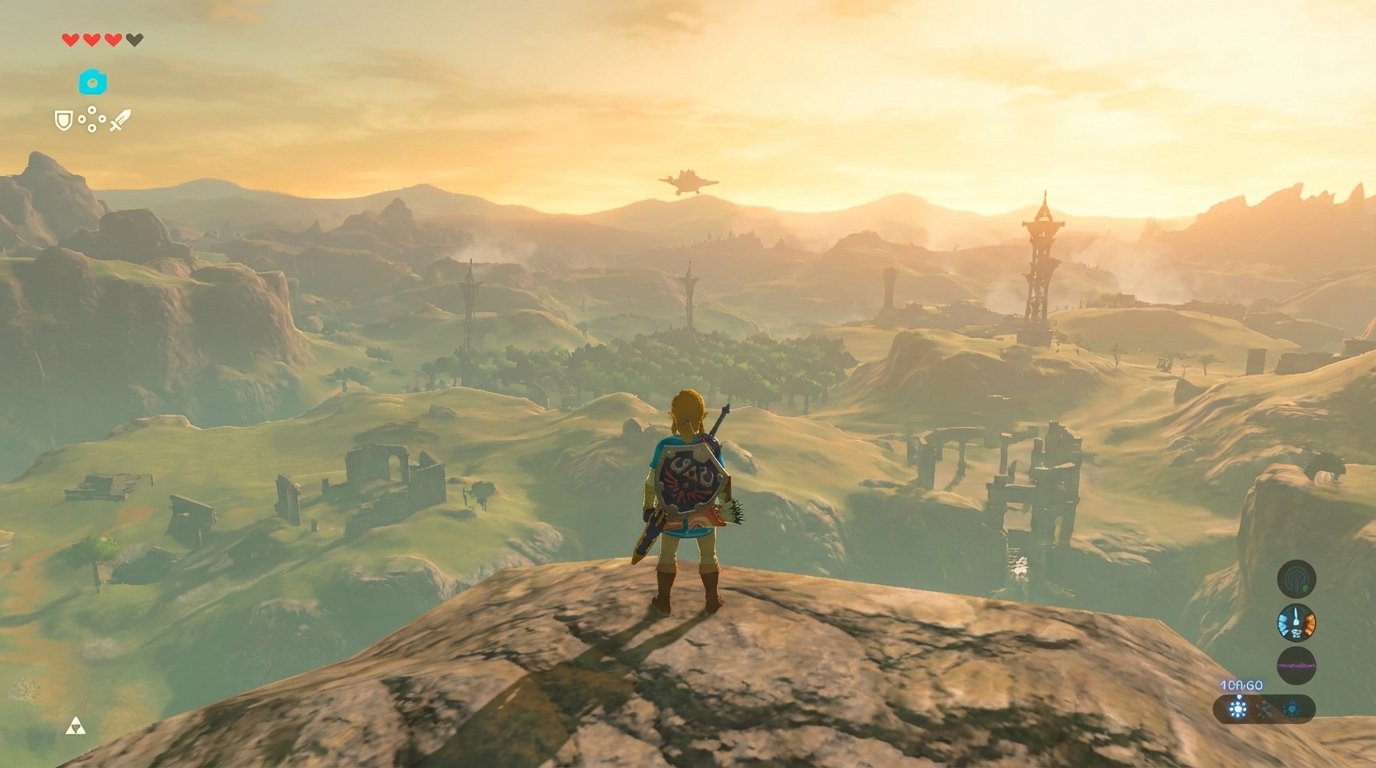1376x768 pixels.
Task: Click the d-pad left dot
Action: click(x=82, y=119)
